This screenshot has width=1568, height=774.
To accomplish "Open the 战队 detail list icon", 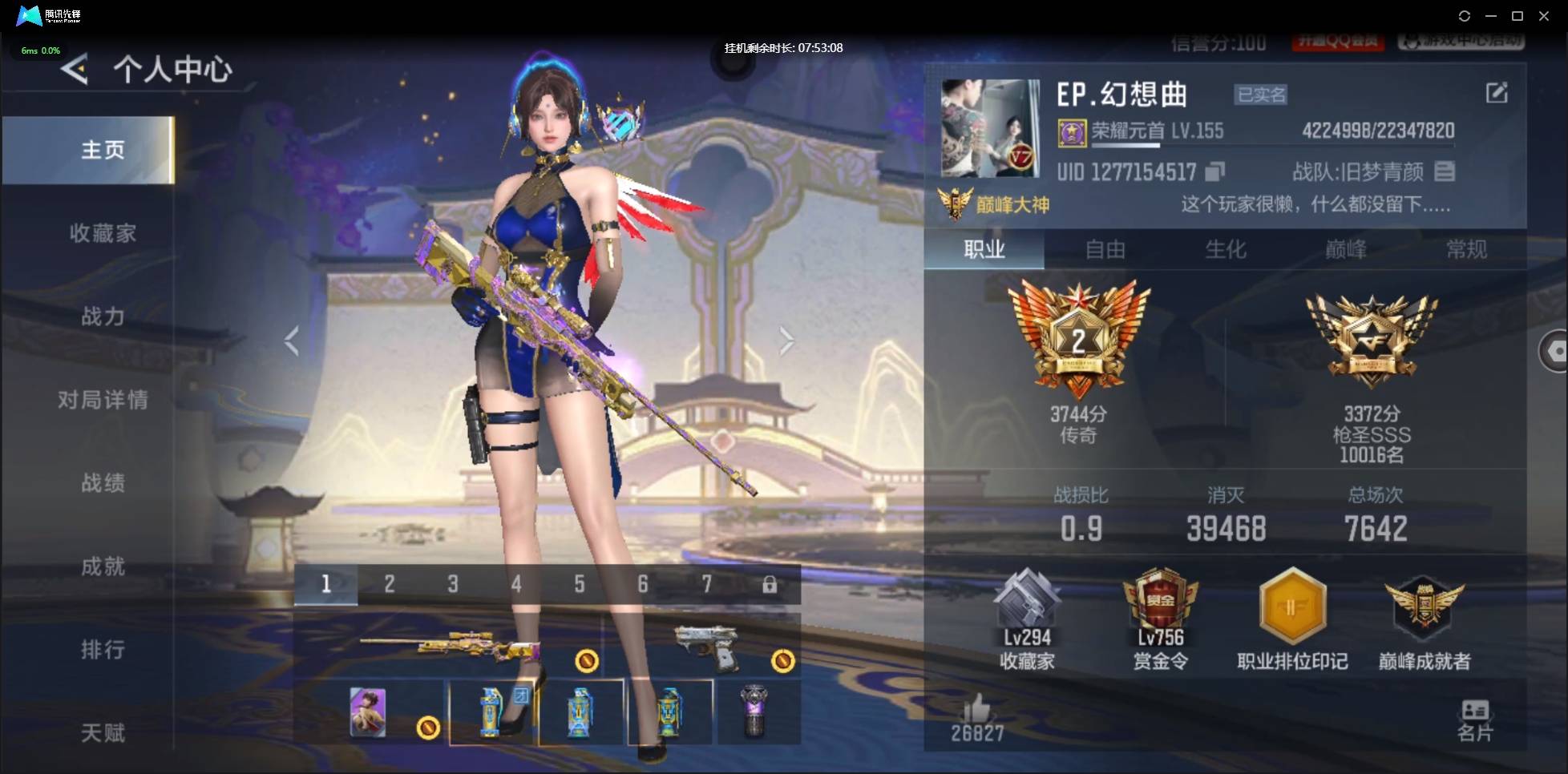I will coord(1447,171).
